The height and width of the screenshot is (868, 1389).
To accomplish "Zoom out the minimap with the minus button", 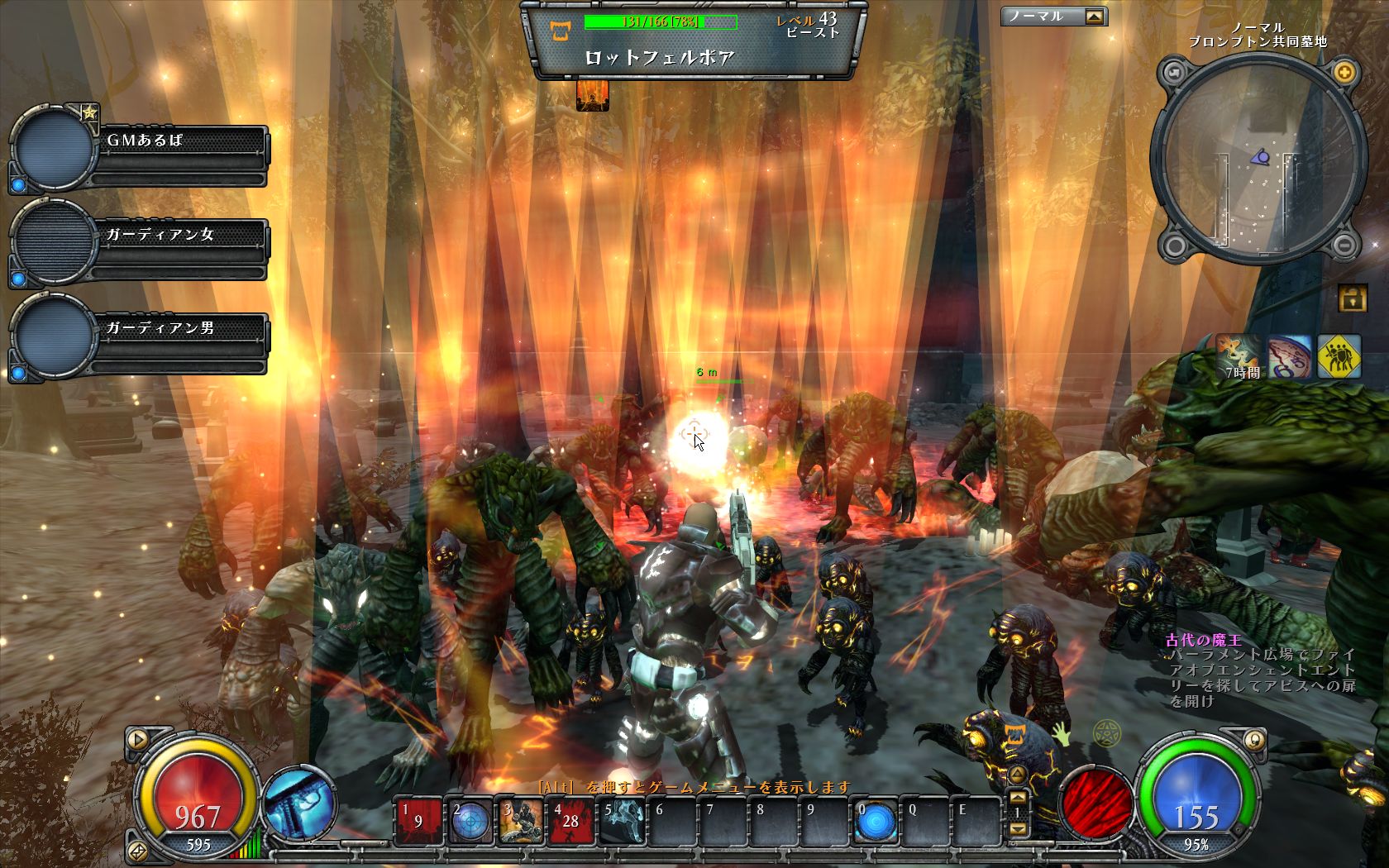I will 1344,245.
